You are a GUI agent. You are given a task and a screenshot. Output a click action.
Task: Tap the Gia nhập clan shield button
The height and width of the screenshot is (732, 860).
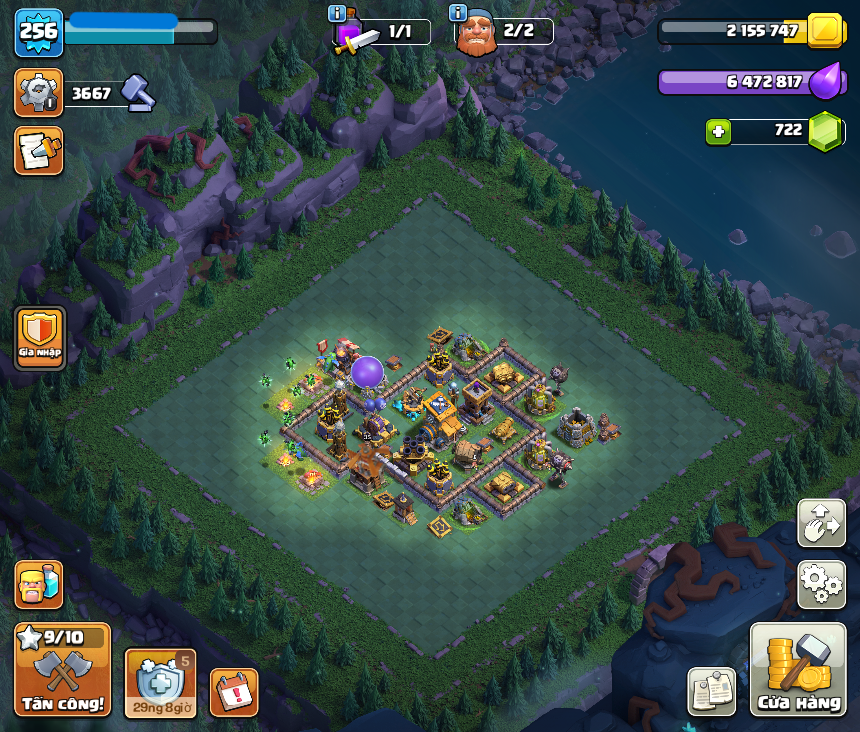pos(40,338)
